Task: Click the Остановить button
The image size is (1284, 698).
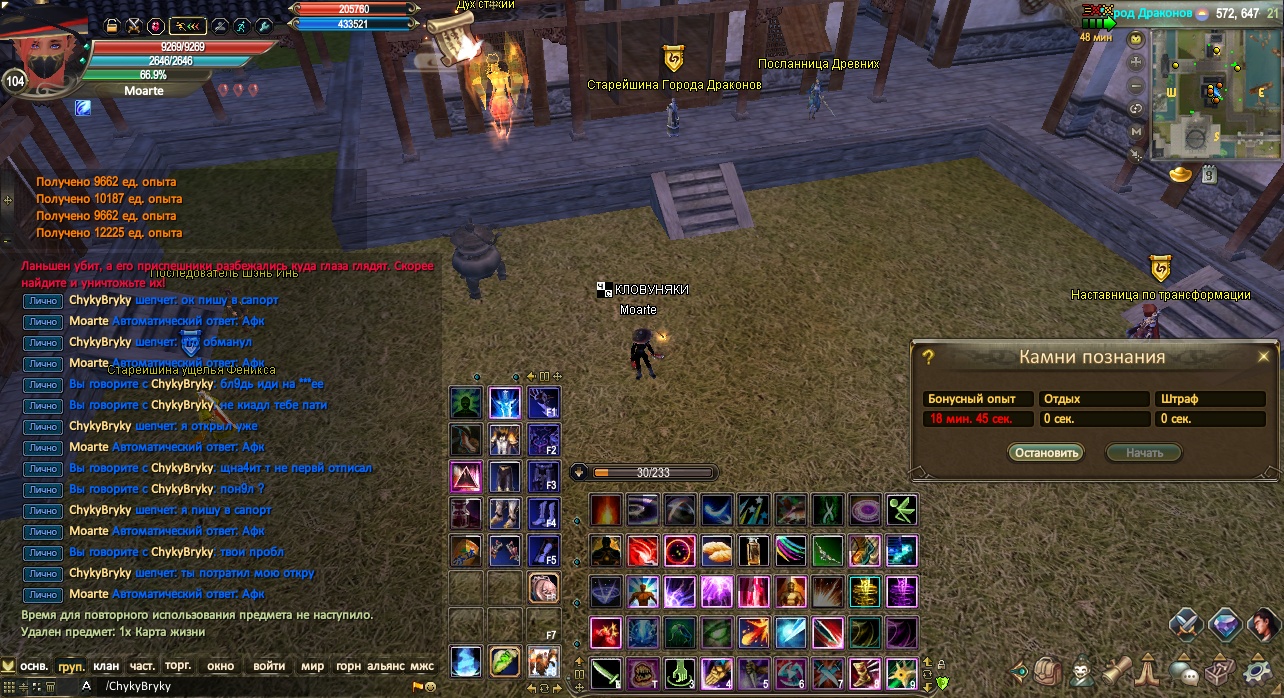Action: point(1045,452)
